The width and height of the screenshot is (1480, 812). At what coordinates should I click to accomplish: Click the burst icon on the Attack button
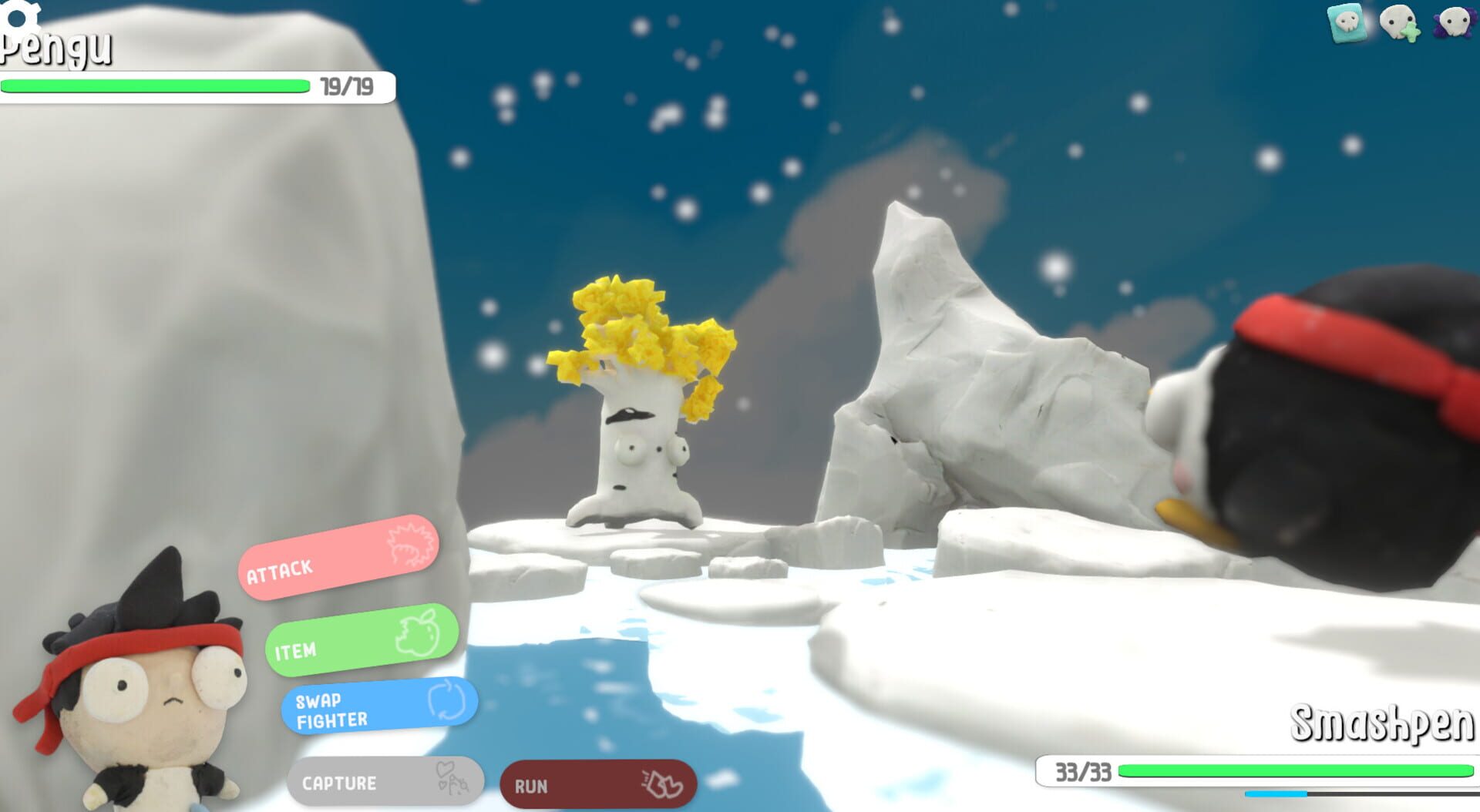click(x=411, y=545)
